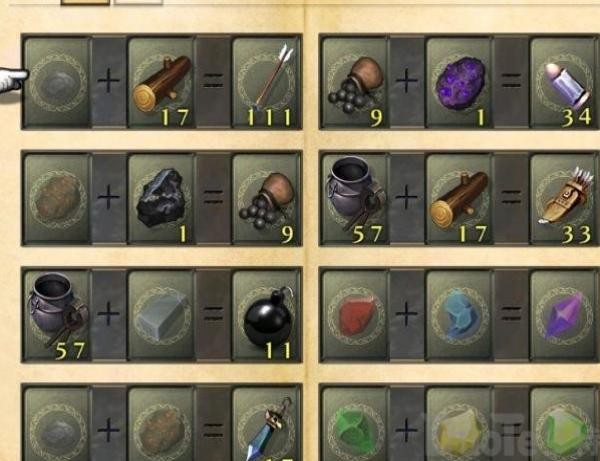Select the wood log in the quiver recipe

(460, 197)
